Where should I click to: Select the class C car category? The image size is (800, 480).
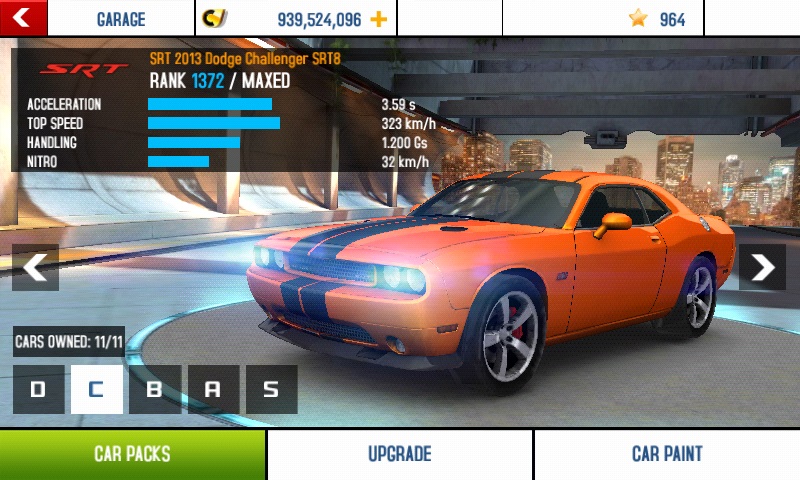tap(96, 390)
